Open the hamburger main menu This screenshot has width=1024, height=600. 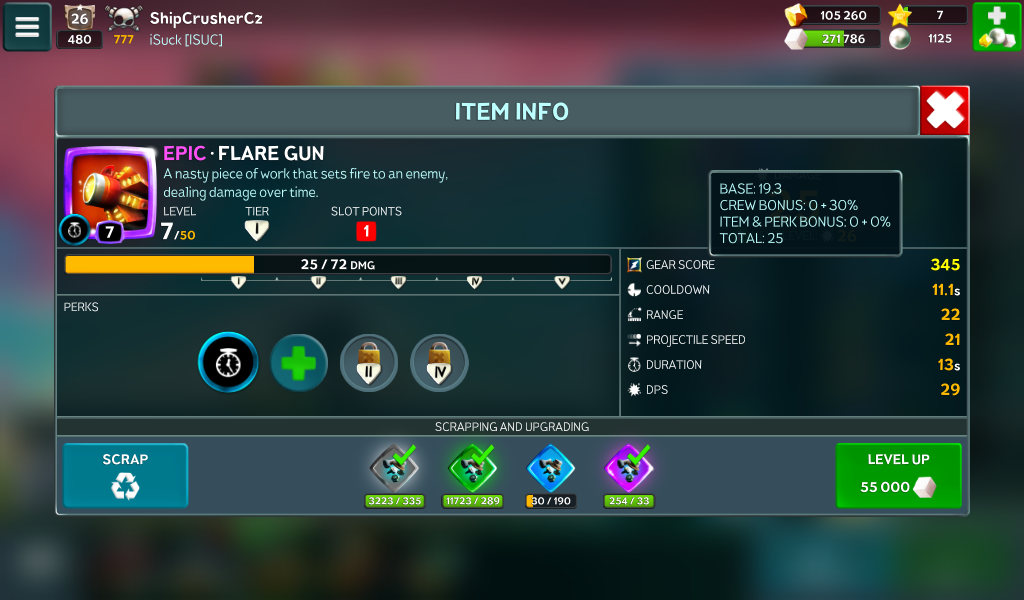(27, 27)
